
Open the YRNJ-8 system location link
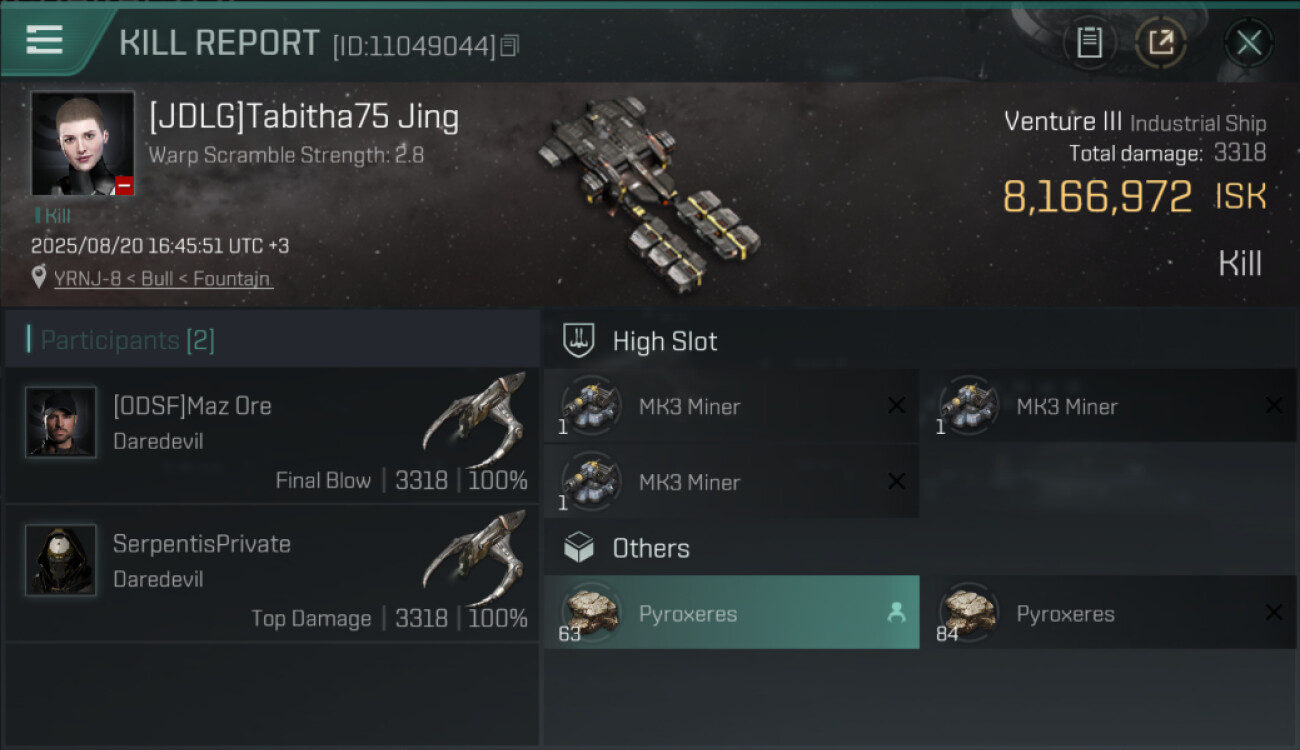162,279
